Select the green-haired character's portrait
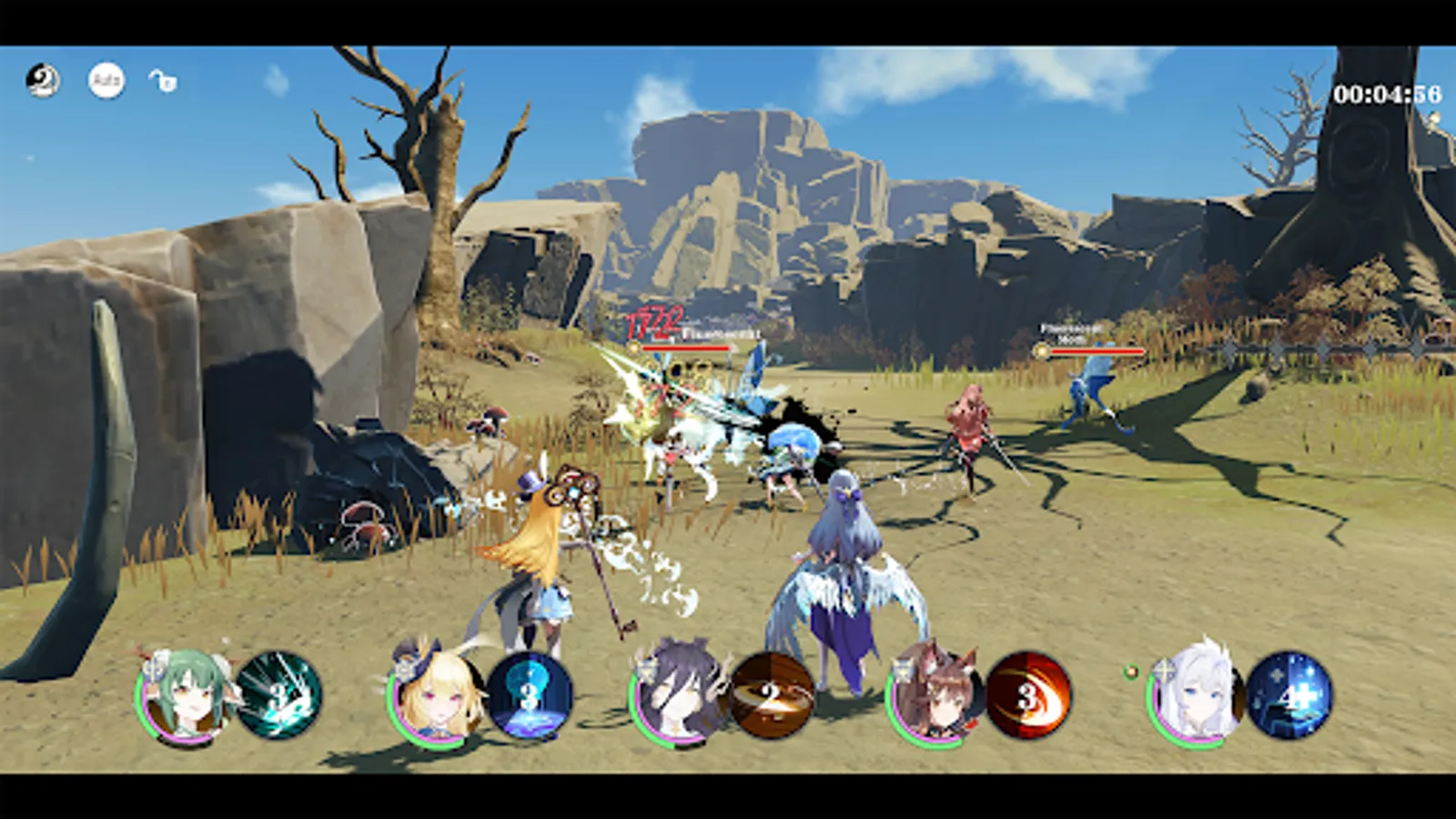Screen dimensions: 1456x819 pos(182,701)
